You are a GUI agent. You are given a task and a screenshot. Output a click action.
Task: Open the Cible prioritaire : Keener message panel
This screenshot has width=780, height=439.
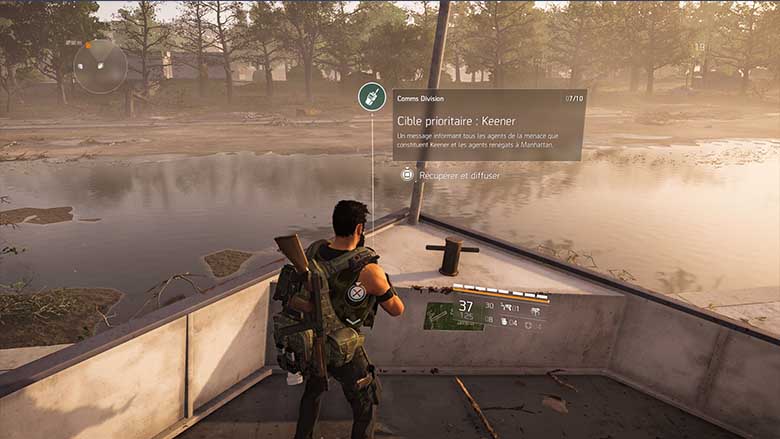tap(488, 125)
